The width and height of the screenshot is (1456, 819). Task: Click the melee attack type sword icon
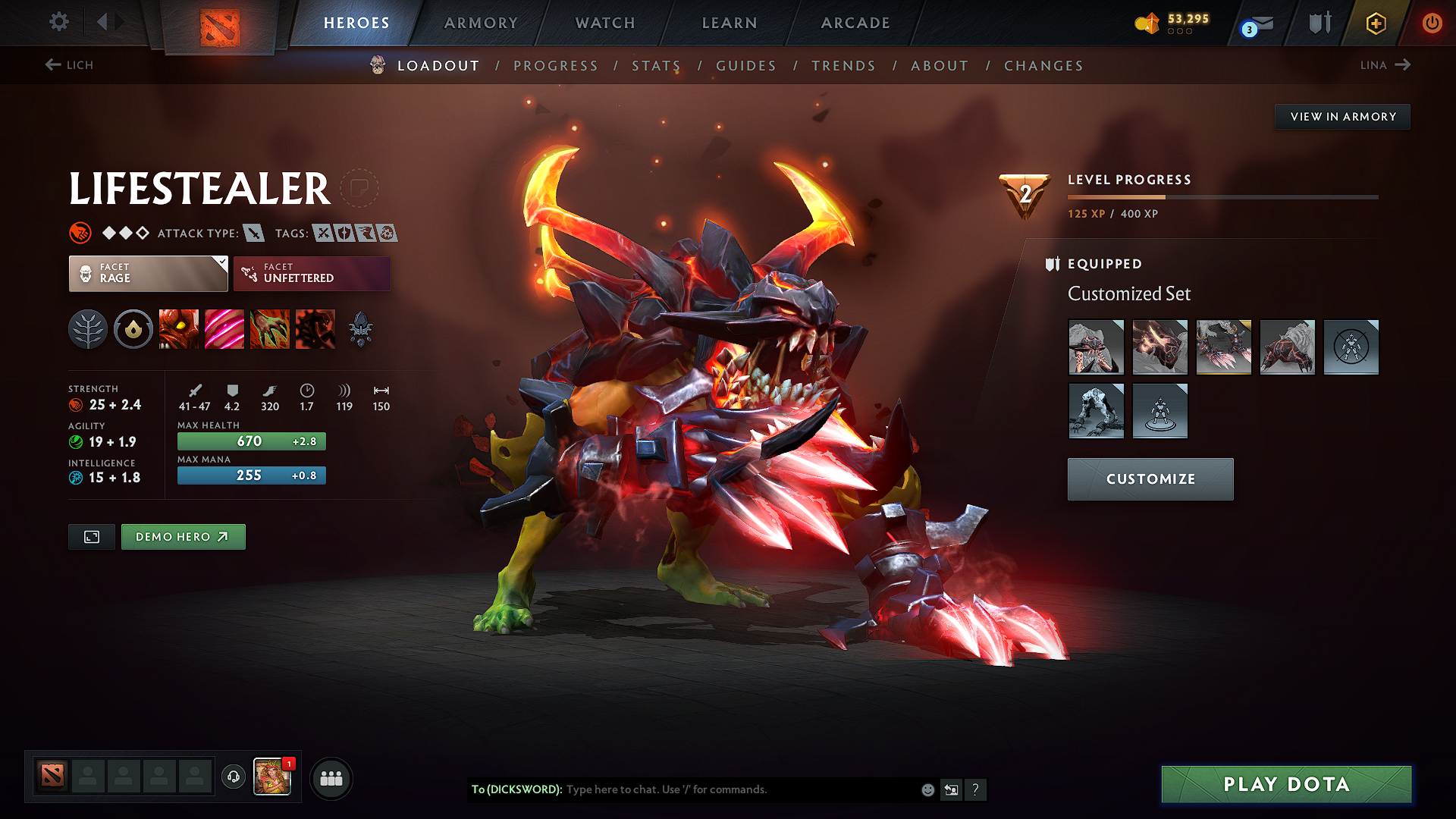coord(253,233)
